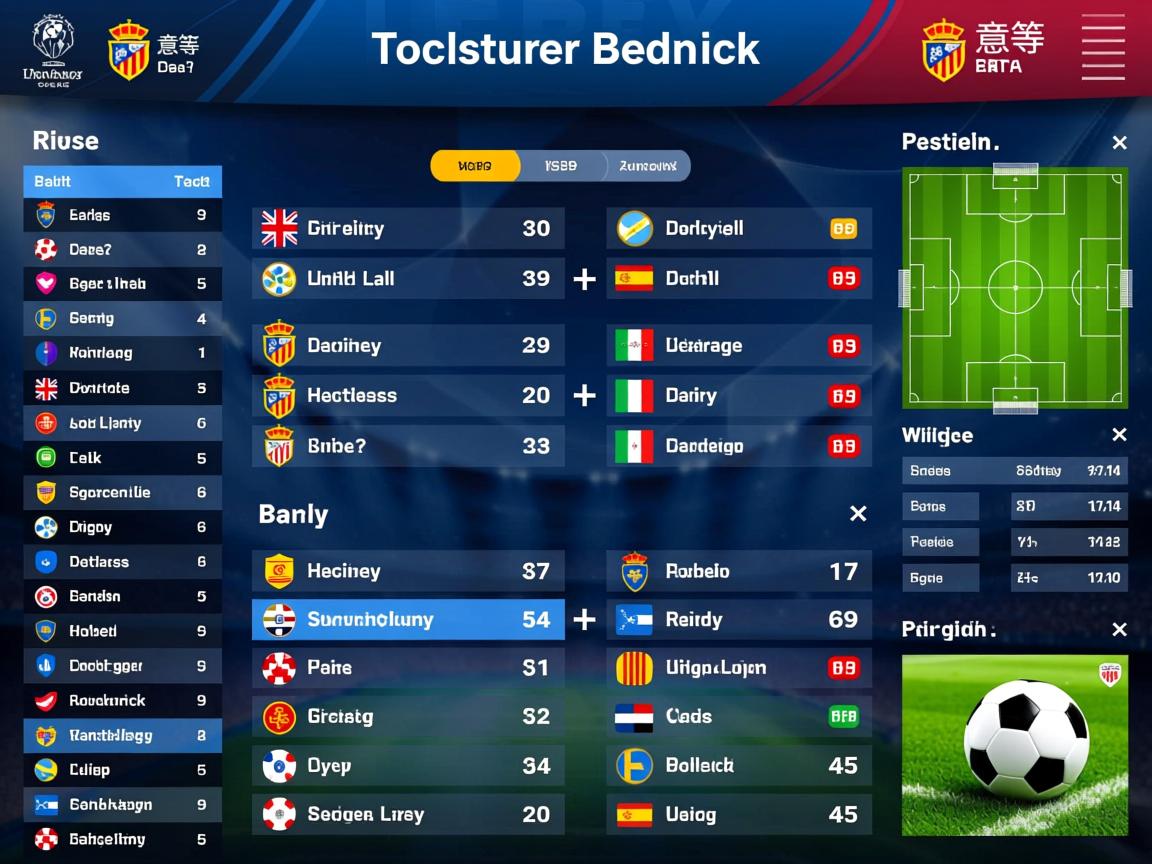Select the highlighted yellow tab
This screenshot has width=1152, height=864.
475,166
